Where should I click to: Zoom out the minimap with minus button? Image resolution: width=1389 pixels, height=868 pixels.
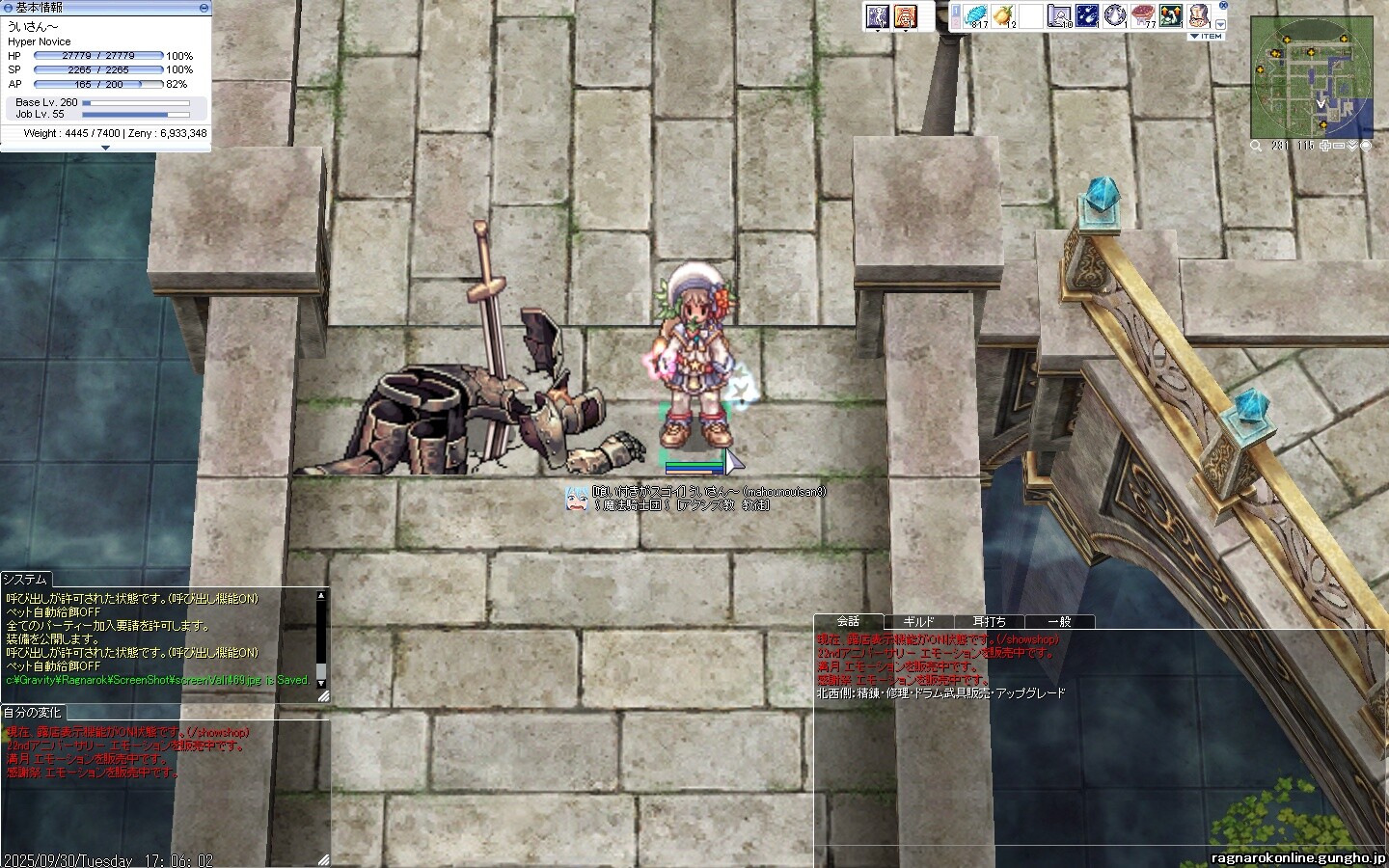(1340, 146)
